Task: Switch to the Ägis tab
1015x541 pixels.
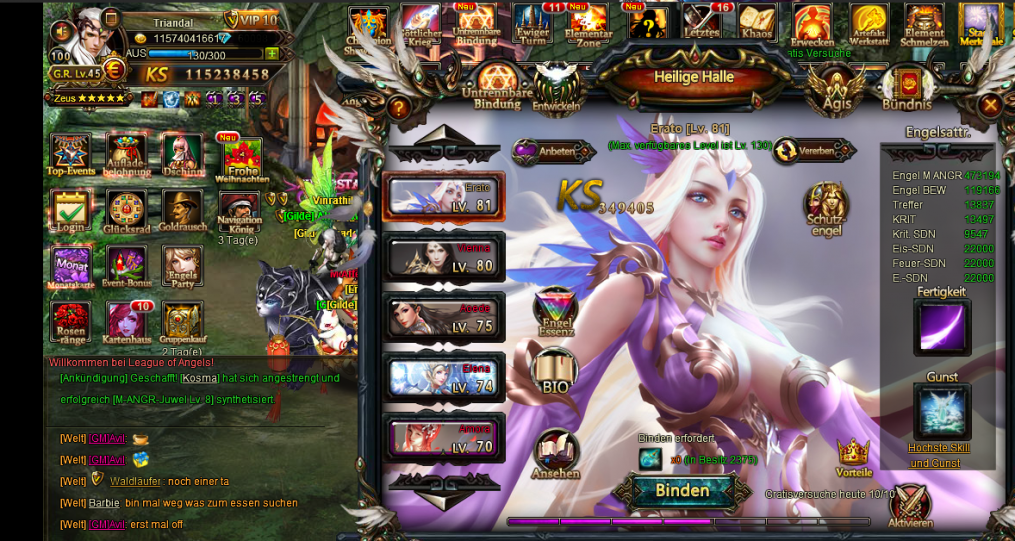Action: [x=836, y=88]
